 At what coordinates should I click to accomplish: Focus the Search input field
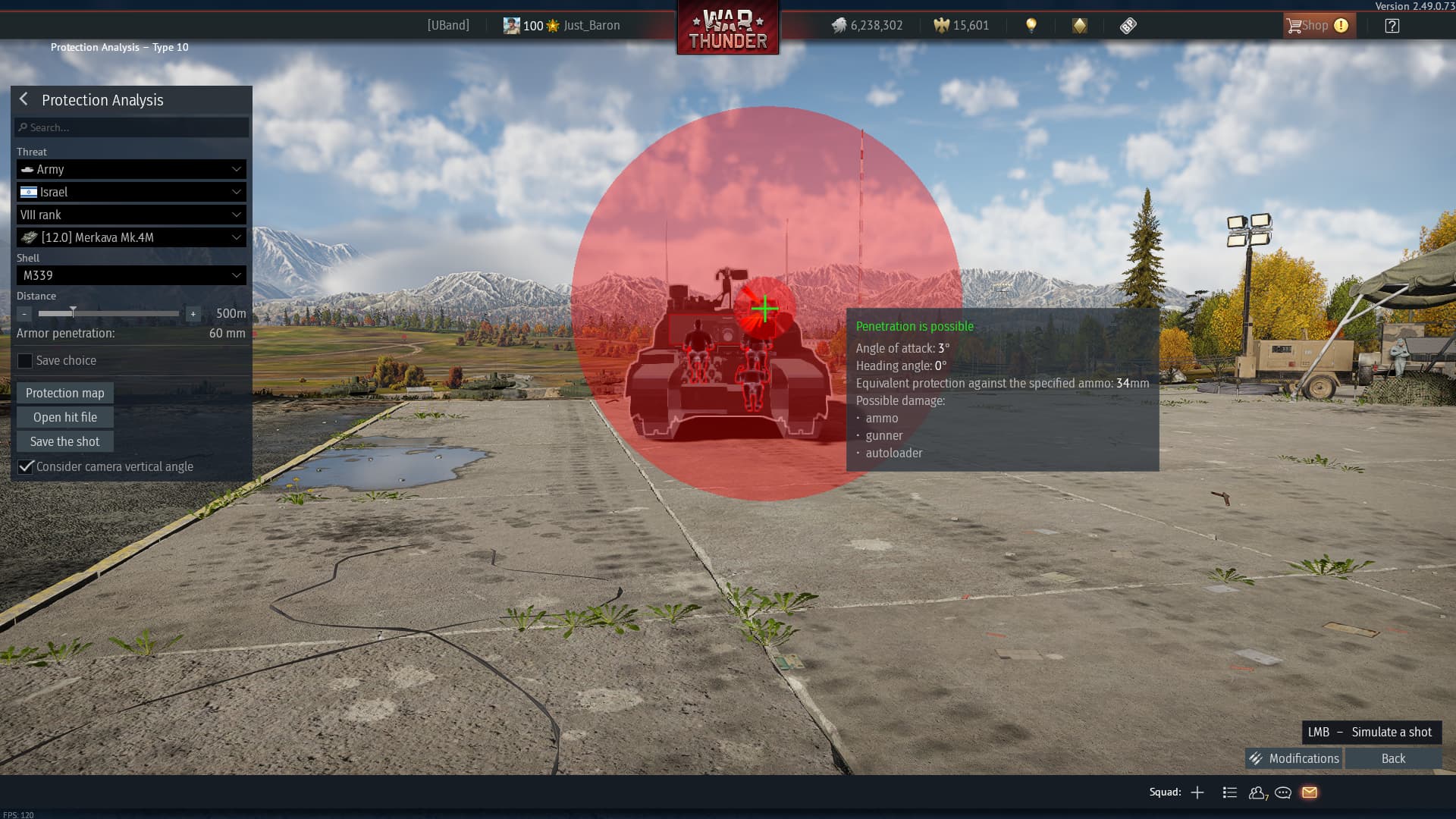click(x=133, y=127)
